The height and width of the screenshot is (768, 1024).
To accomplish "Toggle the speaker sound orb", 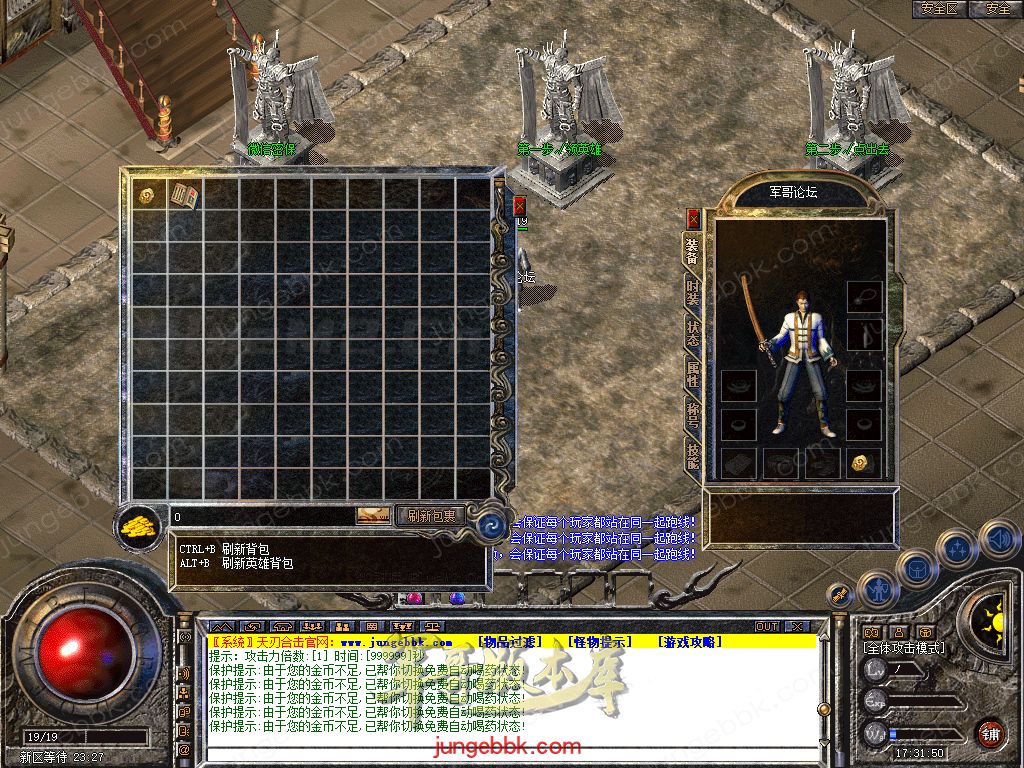I will pyautogui.click(x=999, y=541).
